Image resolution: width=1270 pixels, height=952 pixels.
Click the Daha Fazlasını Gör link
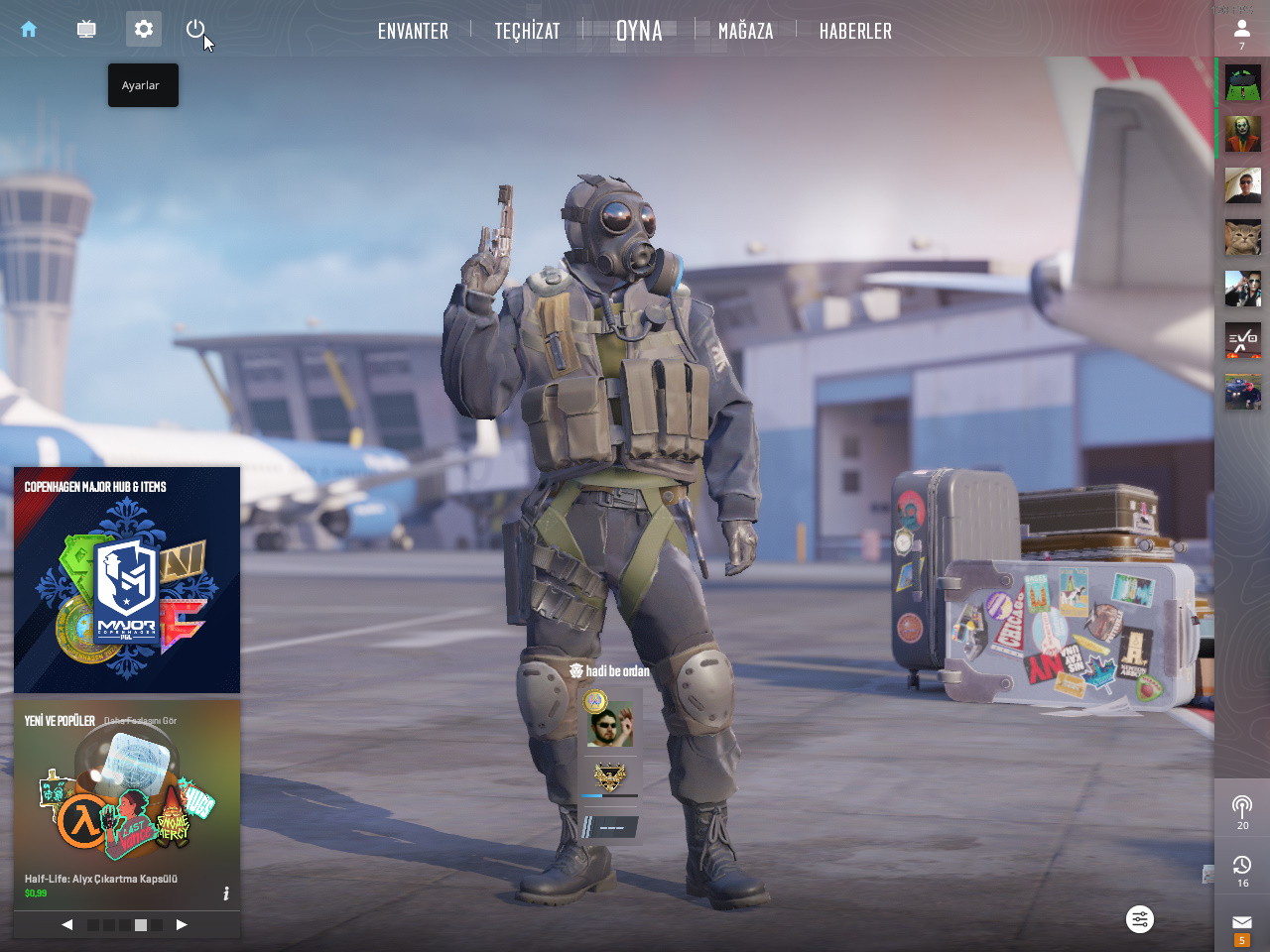click(x=140, y=721)
